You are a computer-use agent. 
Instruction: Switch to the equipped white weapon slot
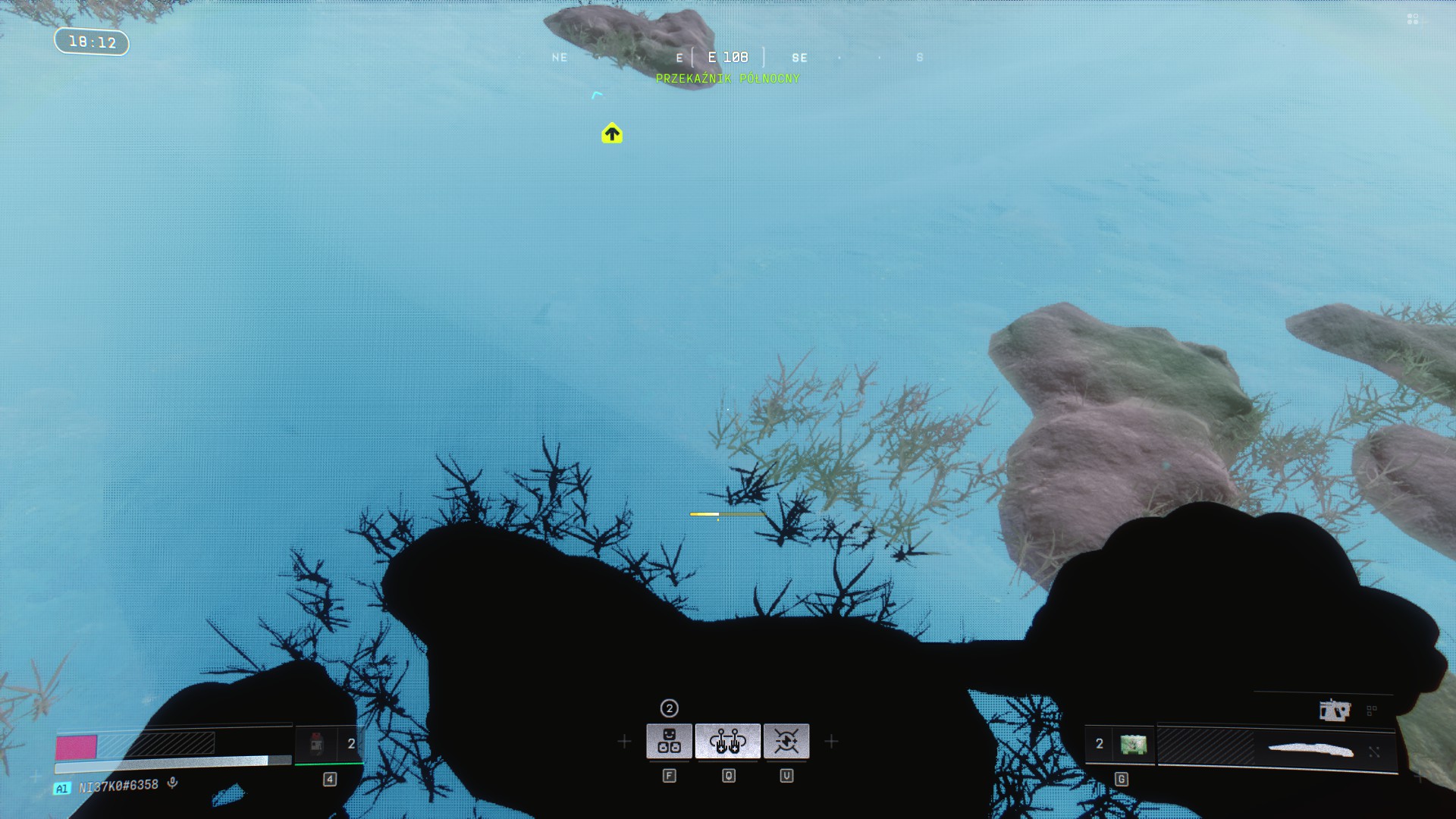(1310, 751)
